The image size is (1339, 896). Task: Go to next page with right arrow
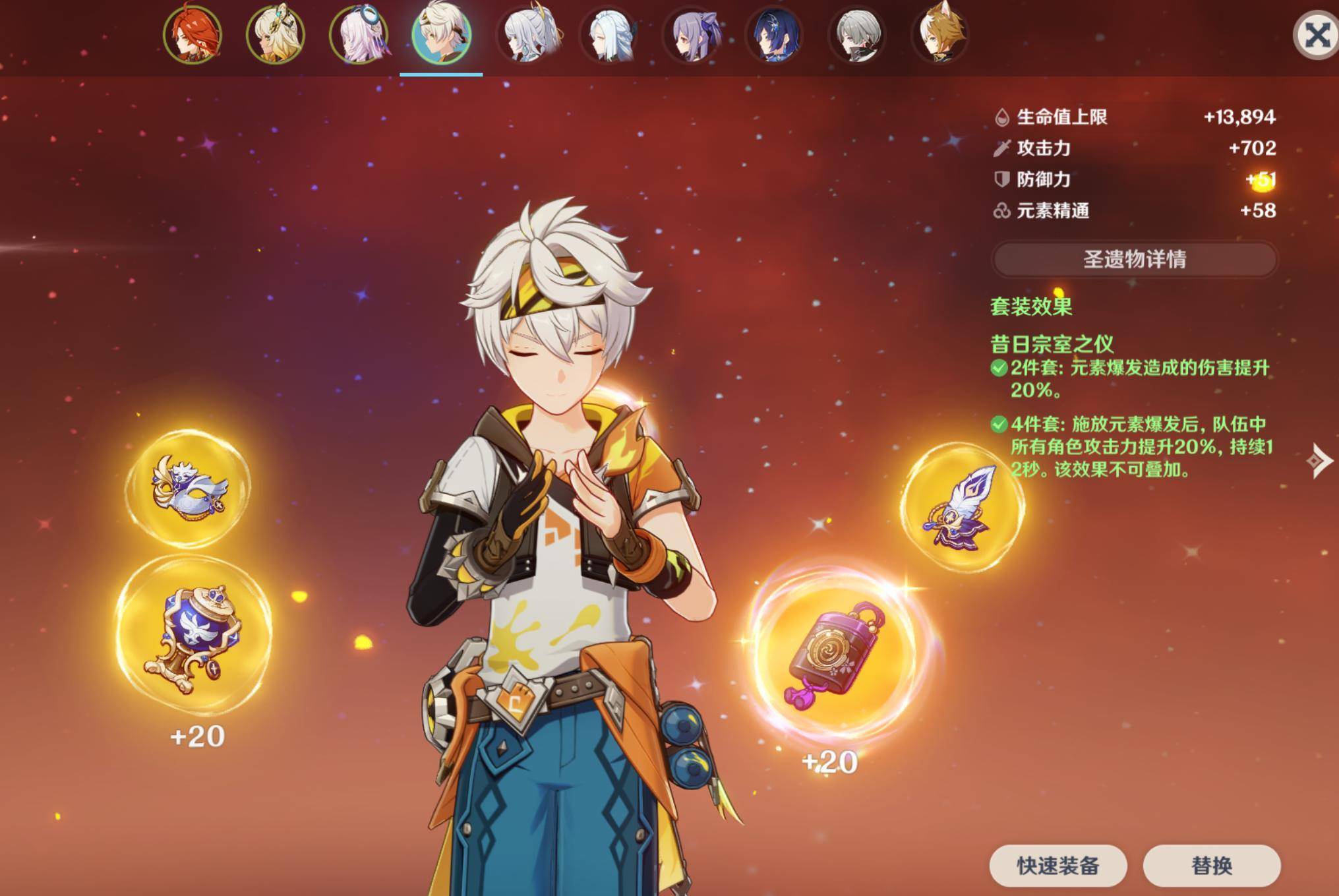coord(1319,461)
